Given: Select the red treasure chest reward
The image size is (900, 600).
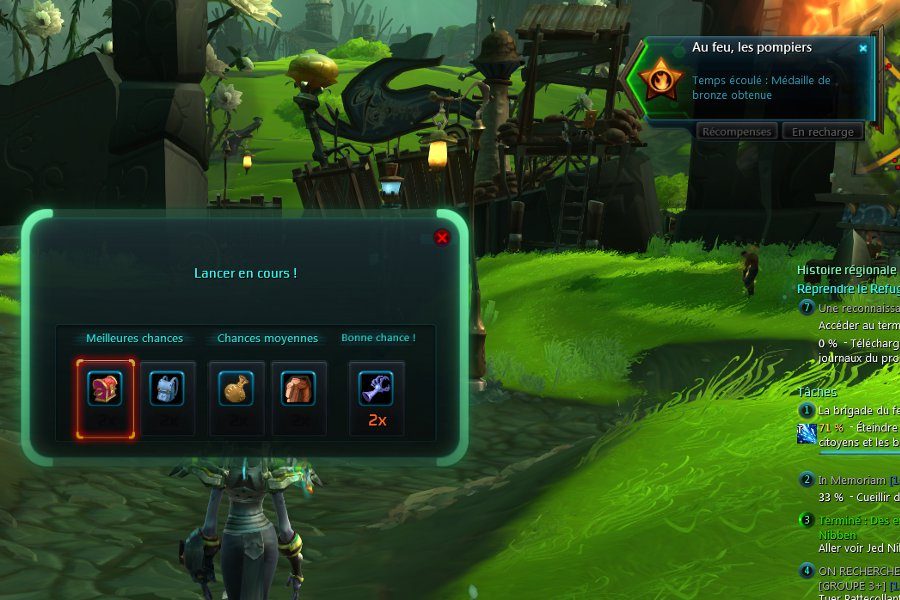Looking at the screenshot, I should (x=104, y=388).
